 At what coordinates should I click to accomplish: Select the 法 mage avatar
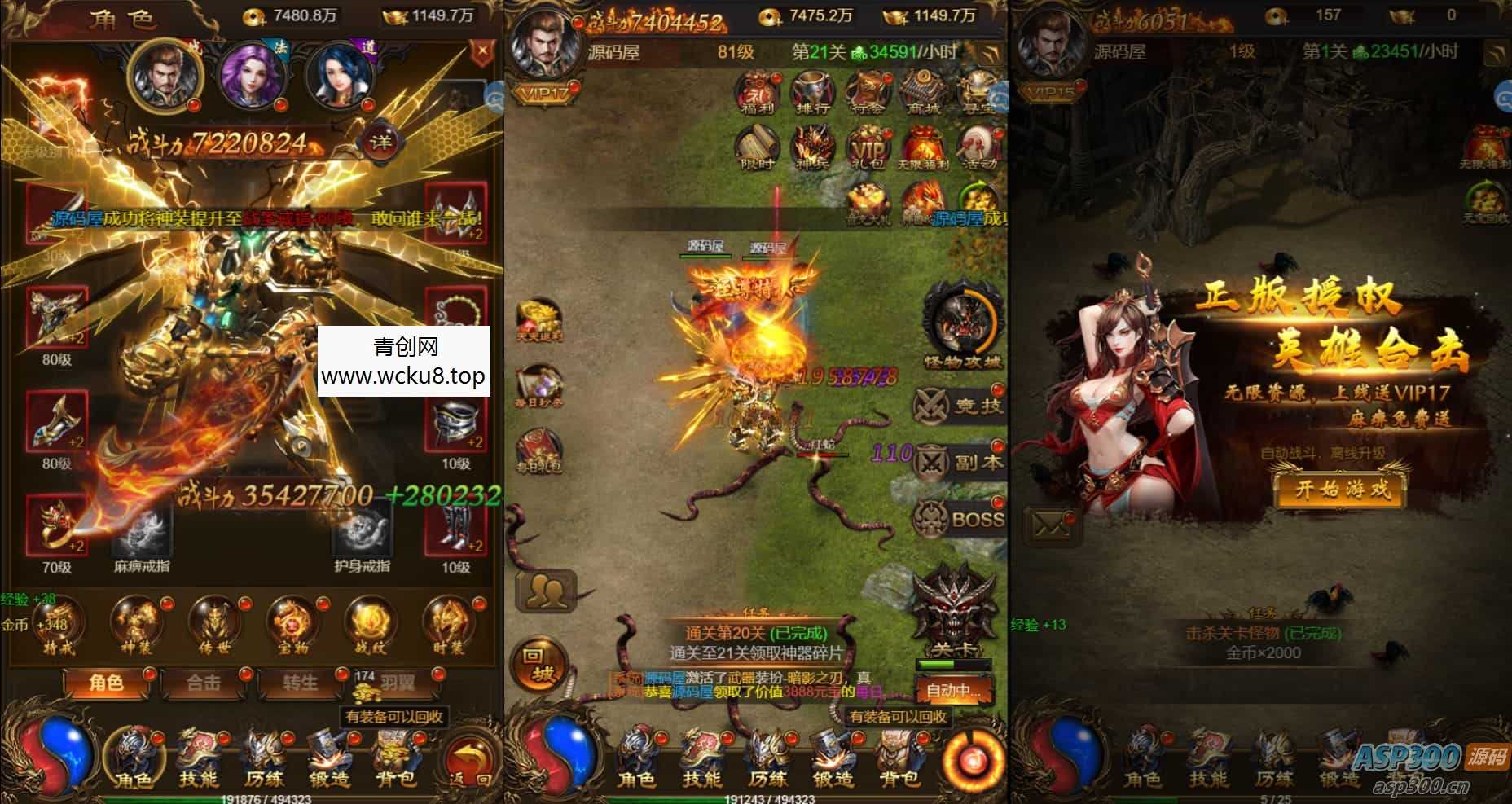(x=253, y=76)
